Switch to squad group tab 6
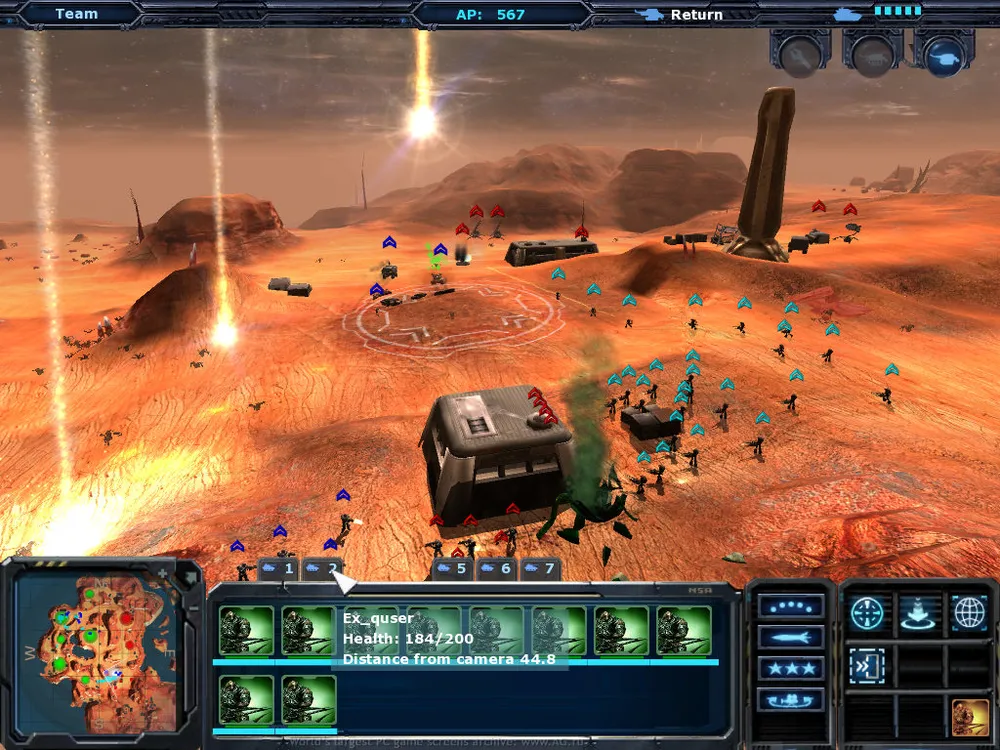The width and height of the screenshot is (1000, 750). tap(496, 569)
